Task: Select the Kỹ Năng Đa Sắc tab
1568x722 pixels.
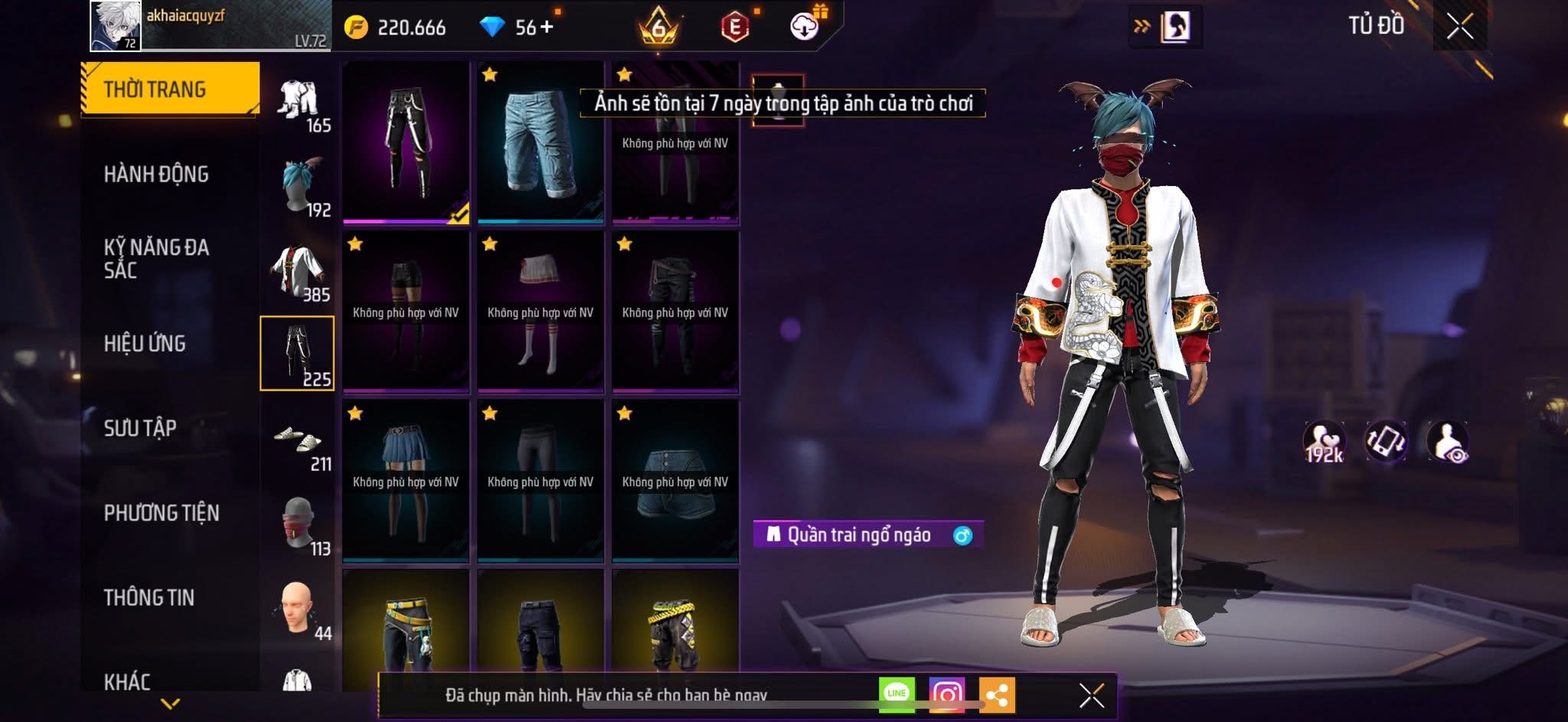Action: tap(156, 258)
